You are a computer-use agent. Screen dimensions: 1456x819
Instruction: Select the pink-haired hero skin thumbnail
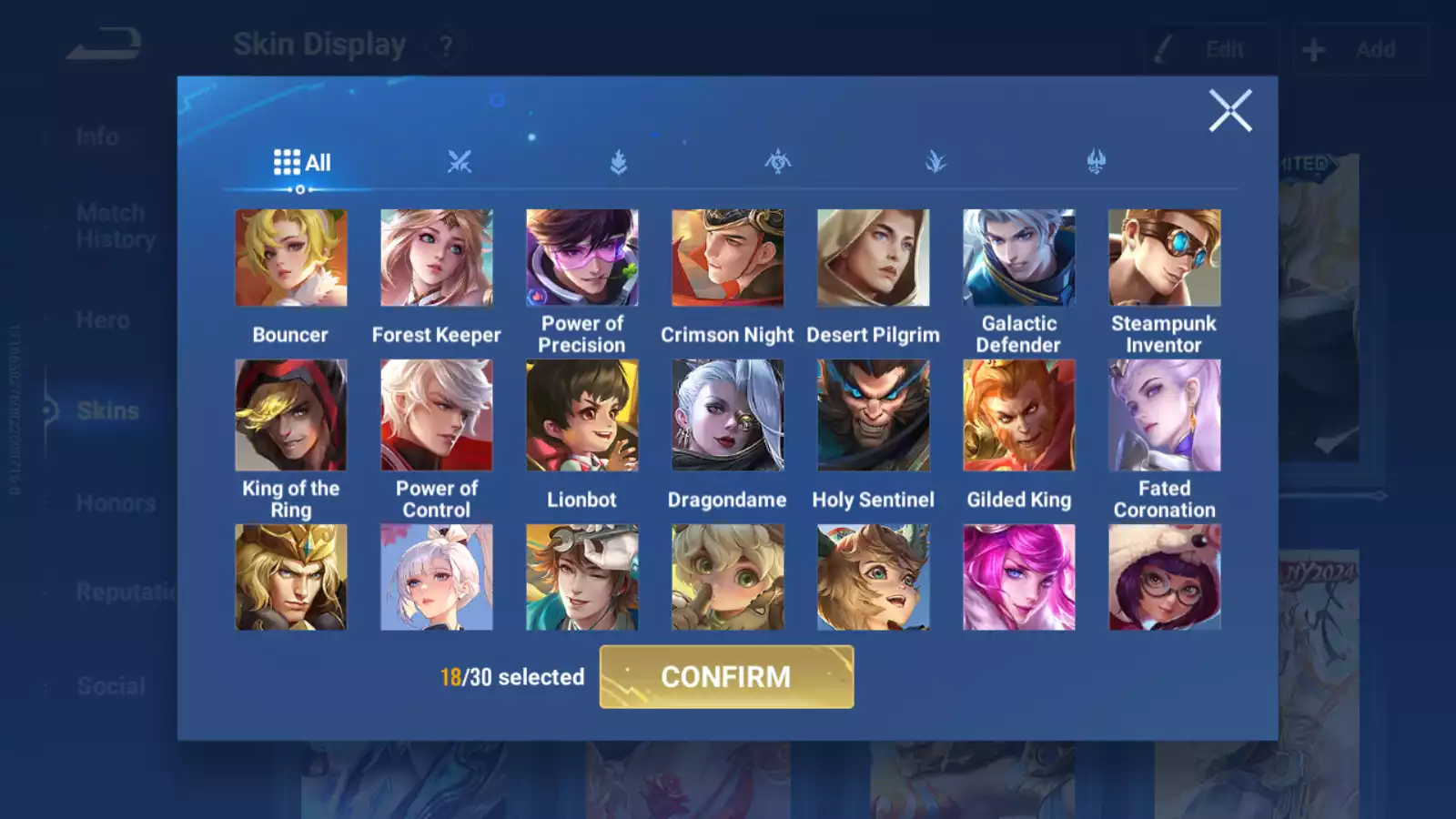[x=1018, y=577]
